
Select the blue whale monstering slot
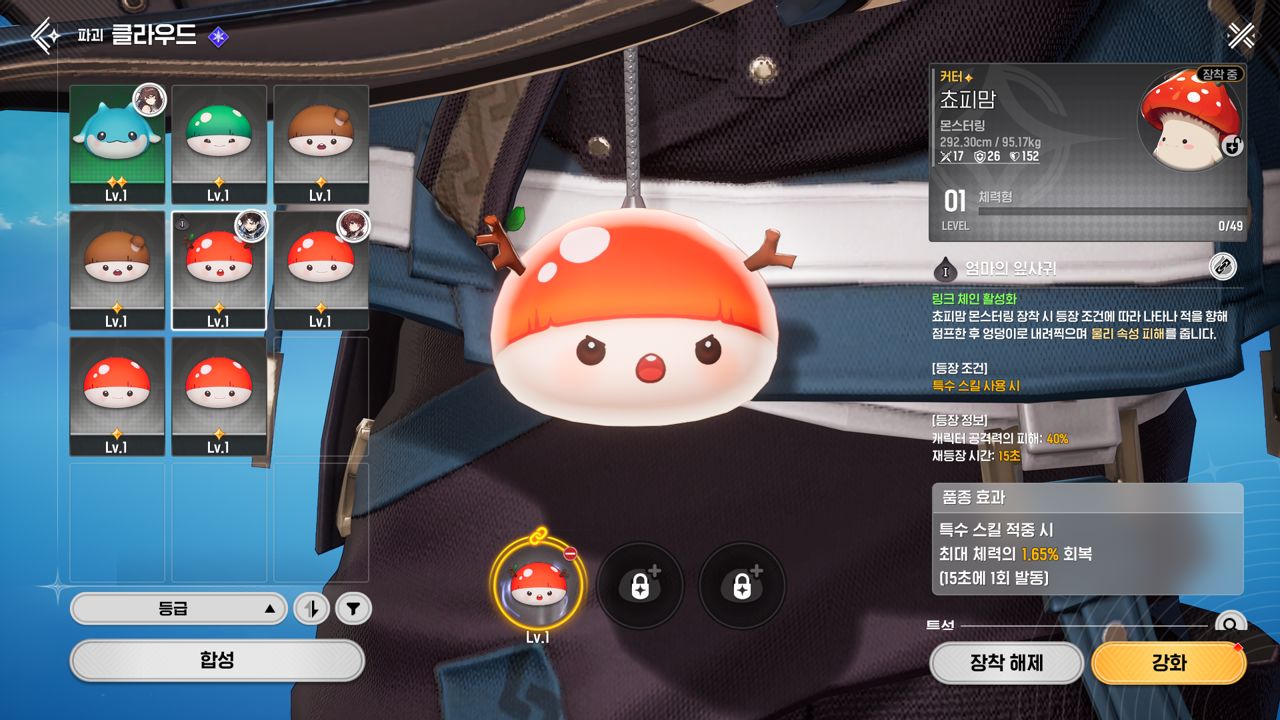pyautogui.click(x=117, y=144)
